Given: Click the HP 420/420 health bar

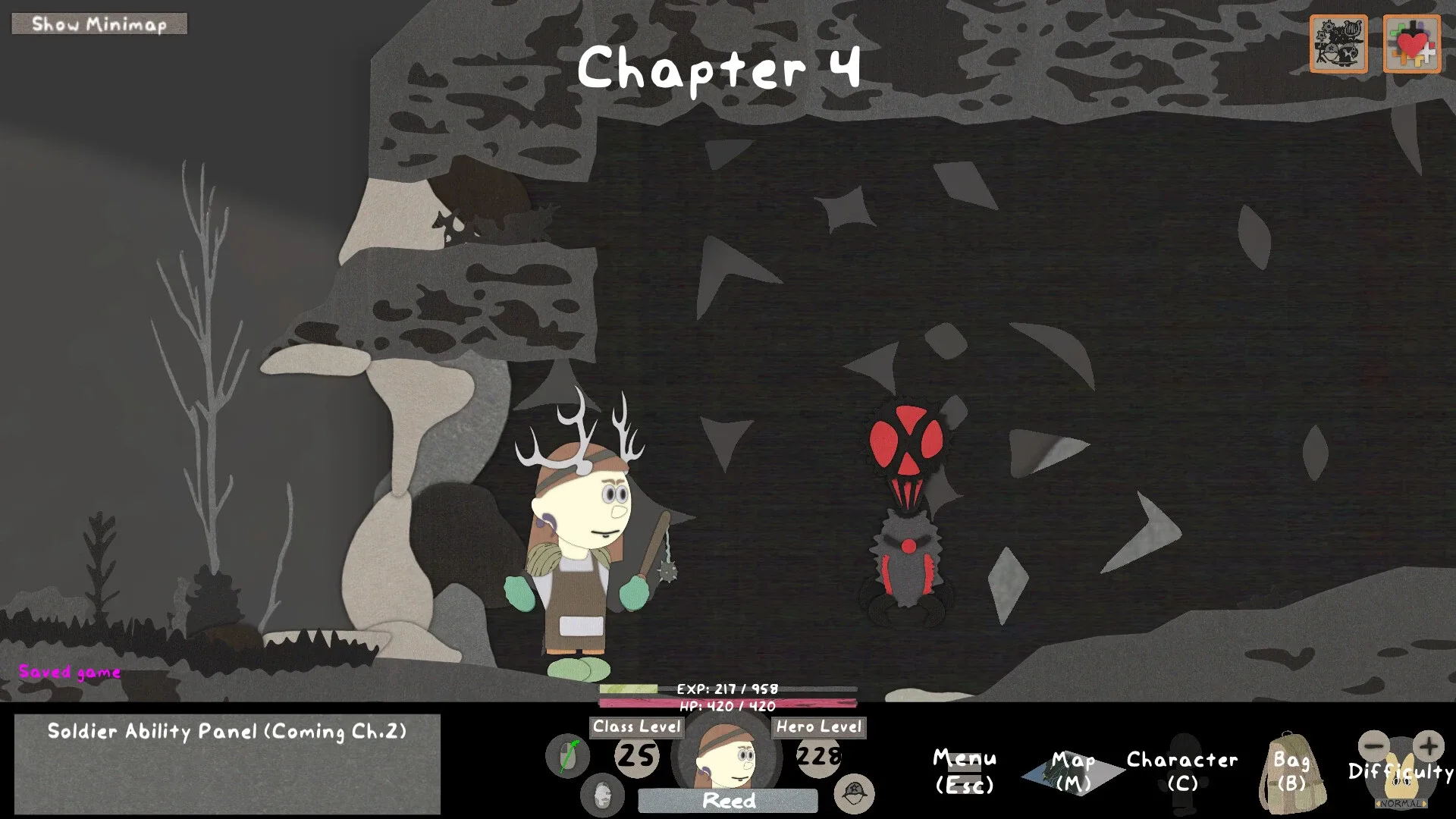Looking at the screenshot, I should pos(726,701).
